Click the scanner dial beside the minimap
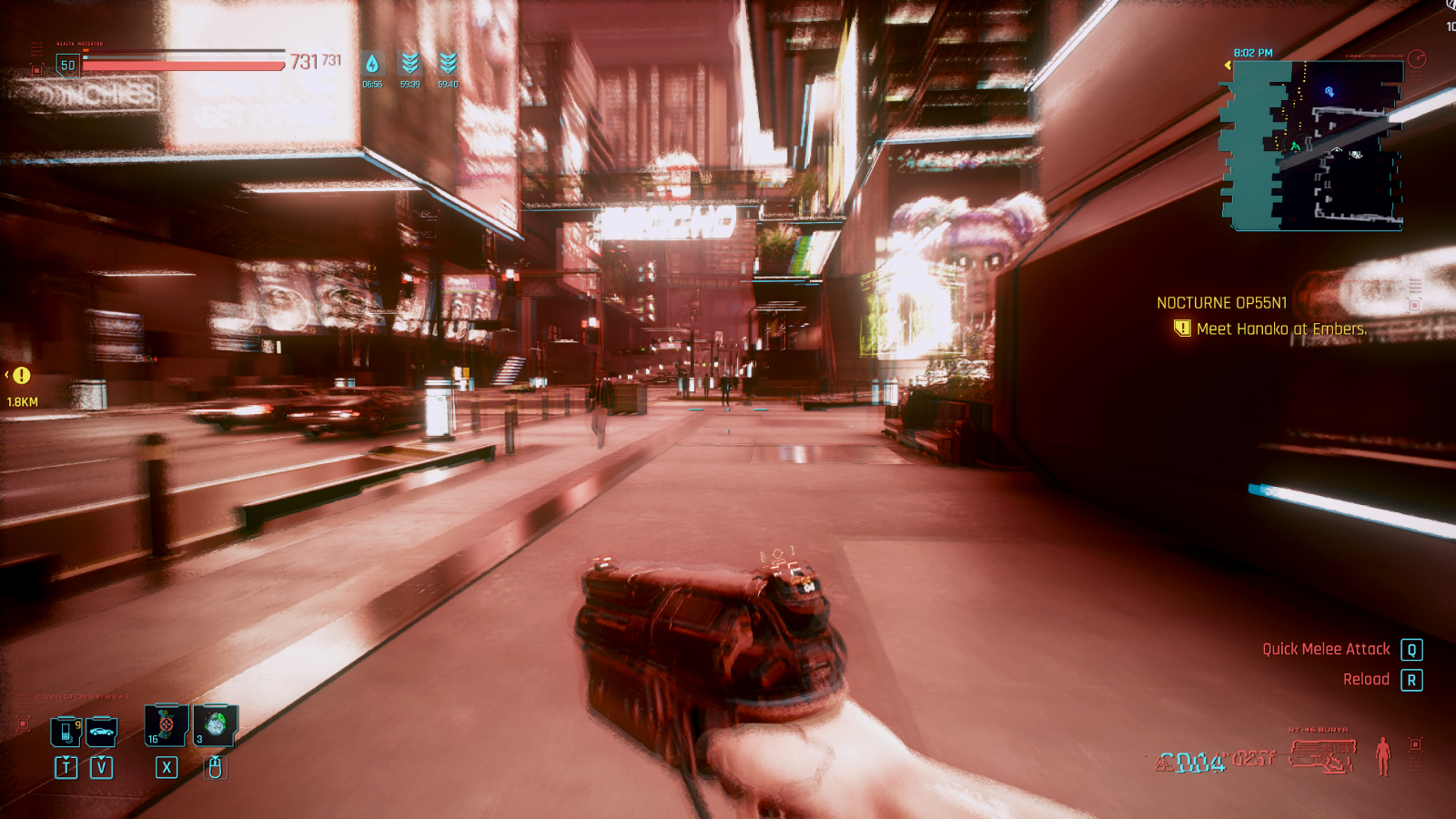This screenshot has width=1456, height=819. 1417,61
